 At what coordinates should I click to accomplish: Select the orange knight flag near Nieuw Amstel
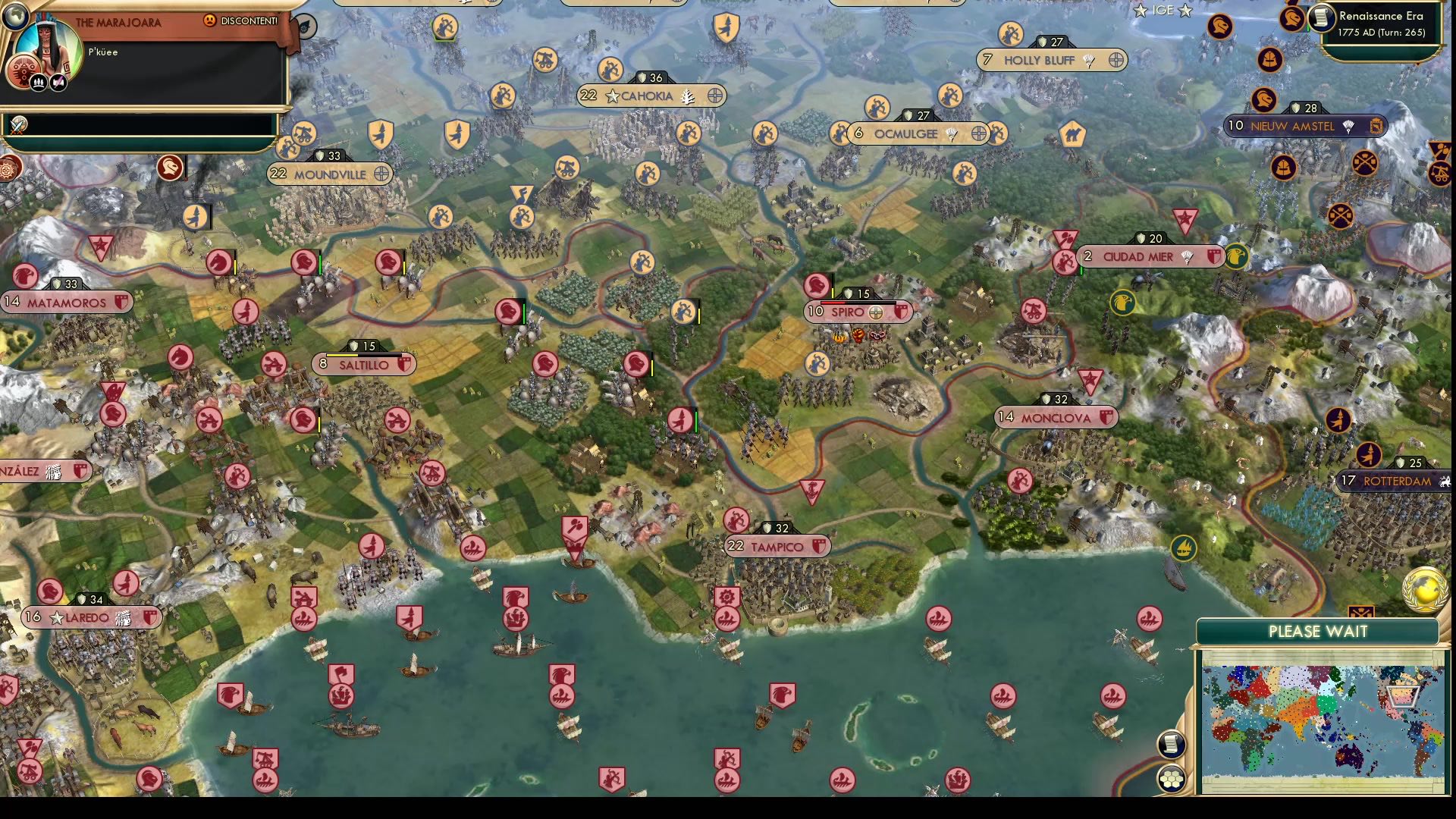1263,99
